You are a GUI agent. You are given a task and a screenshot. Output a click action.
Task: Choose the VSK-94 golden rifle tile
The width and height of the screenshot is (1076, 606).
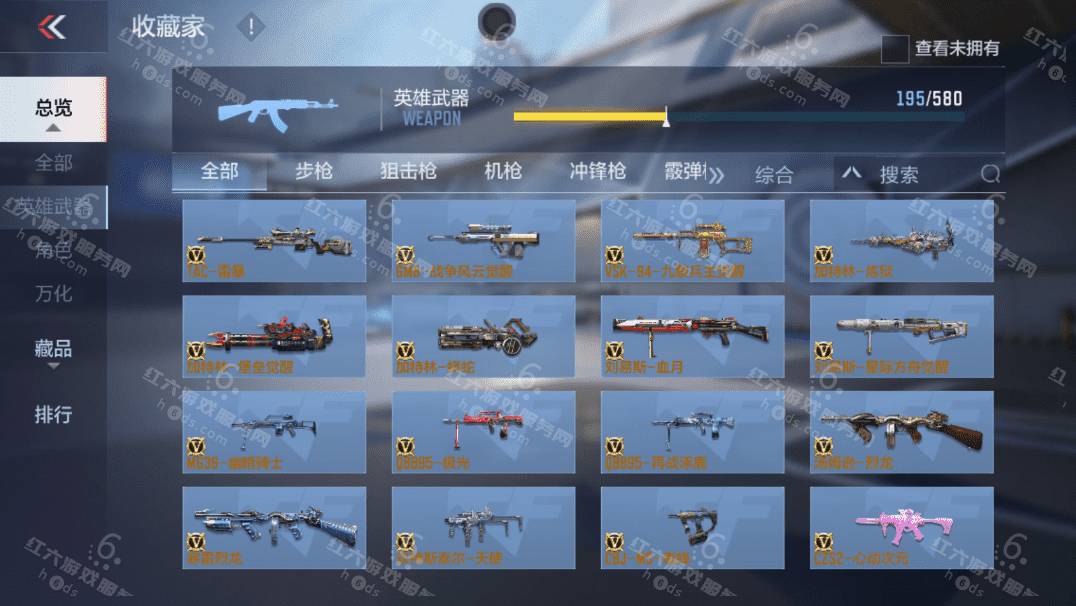[x=693, y=240]
